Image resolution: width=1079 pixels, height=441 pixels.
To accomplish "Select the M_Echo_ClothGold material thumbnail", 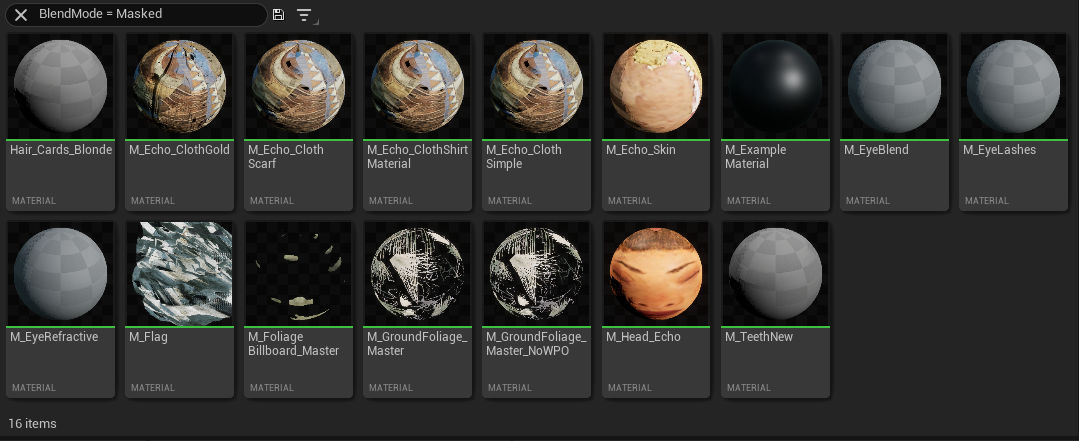I will coord(179,87).
